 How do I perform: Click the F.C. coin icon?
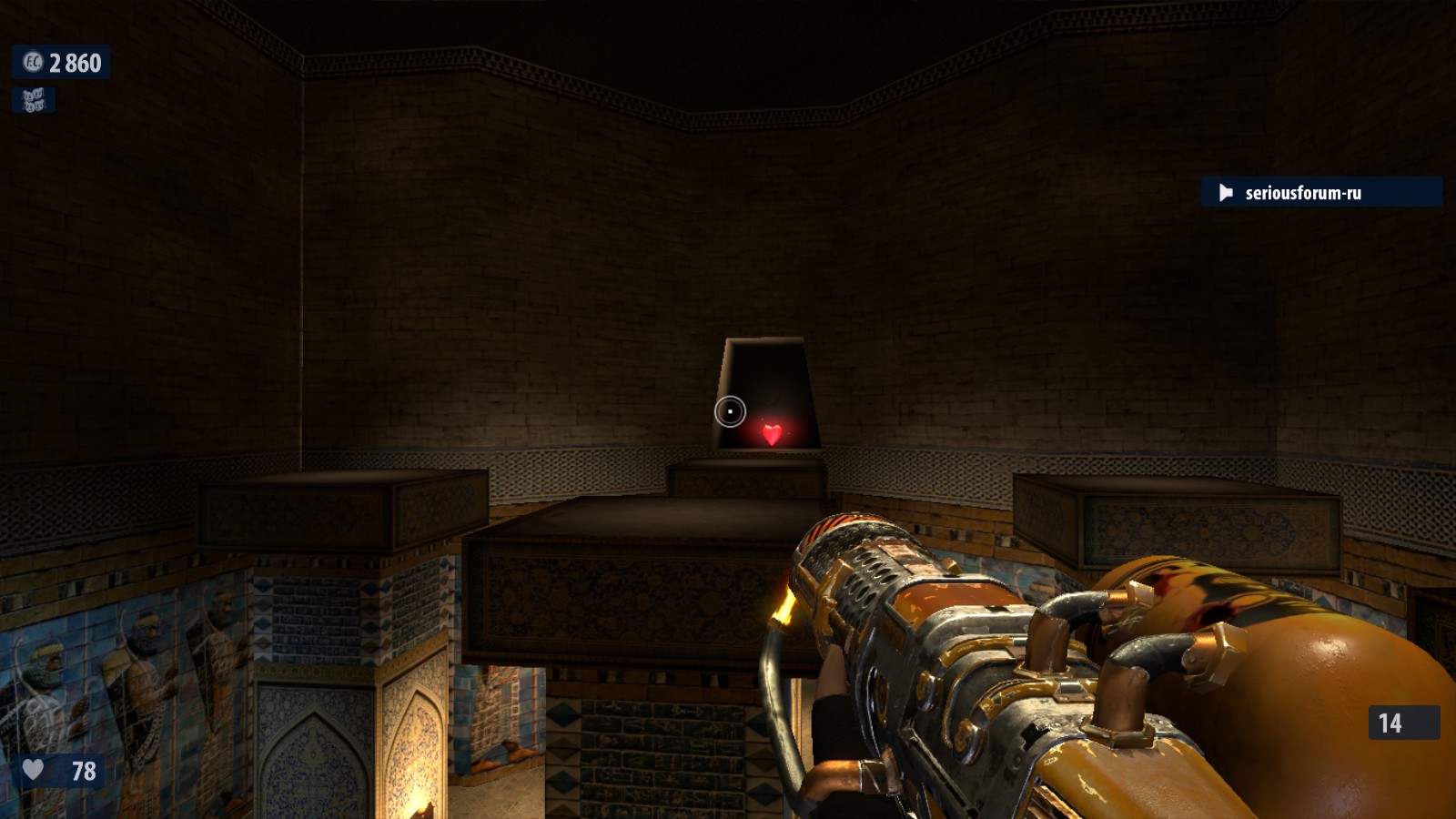click(x=33, y=62)
